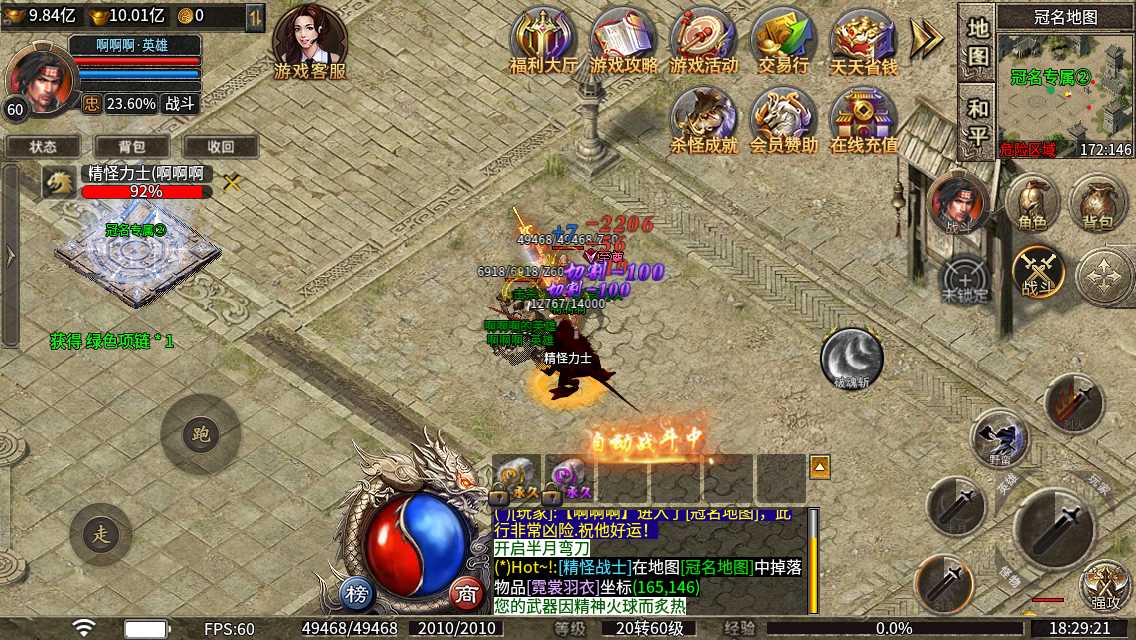Open the 商 shop button
The height and width of the screenshot is (640, 1136).
click(465, 591)
